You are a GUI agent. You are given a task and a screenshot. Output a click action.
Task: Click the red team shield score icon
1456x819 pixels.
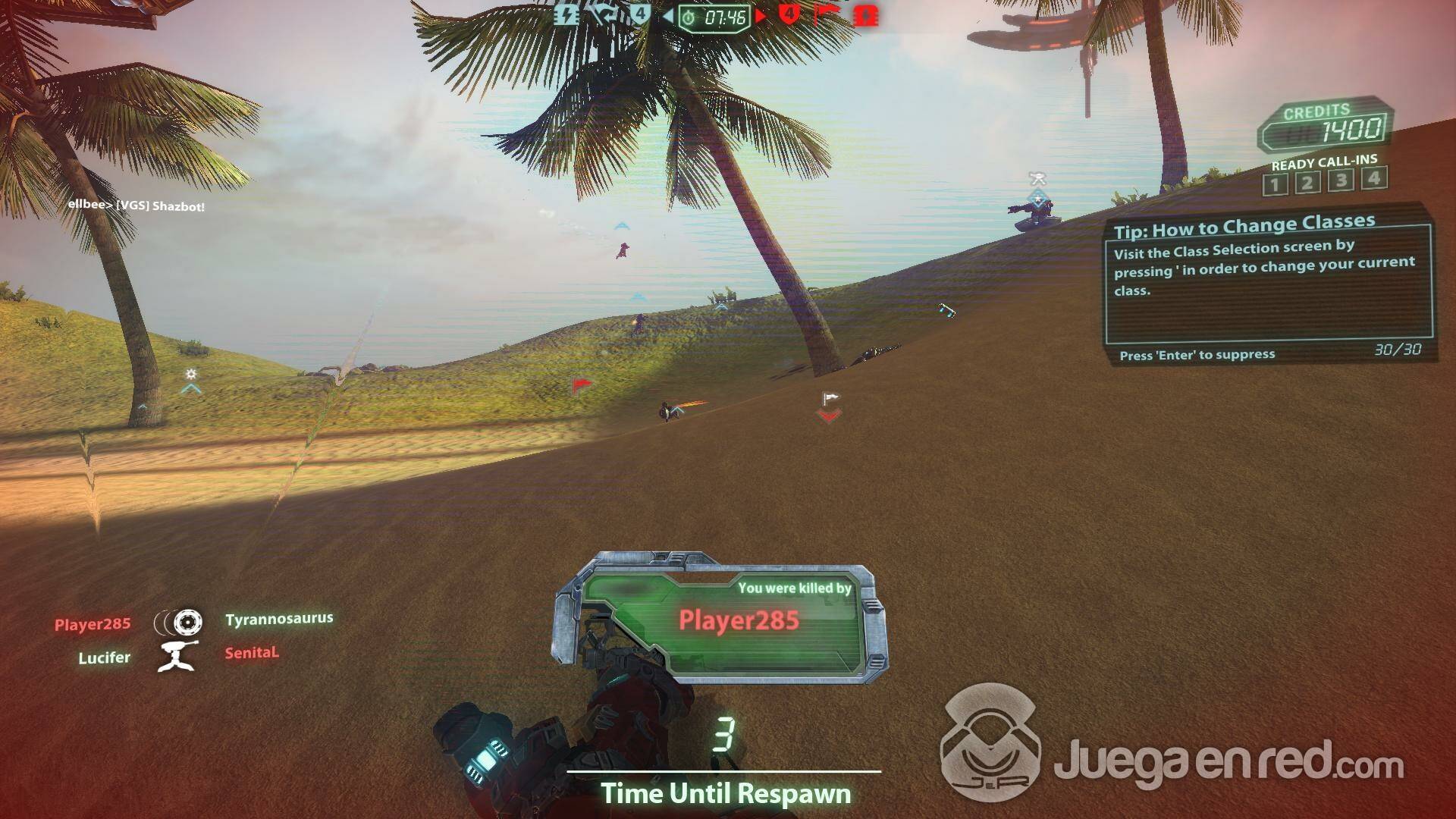coord(789,14)
